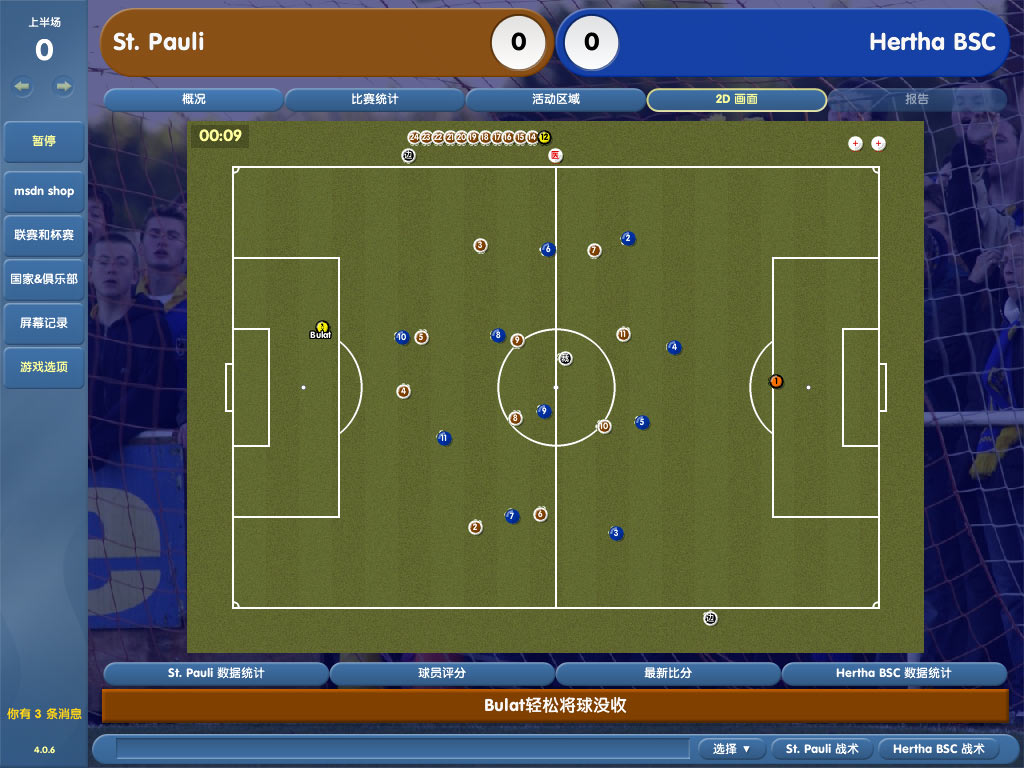Open 游戏选项 game options
The height and width of the screenshot is (768, 1024).
[x=44, y=367]
